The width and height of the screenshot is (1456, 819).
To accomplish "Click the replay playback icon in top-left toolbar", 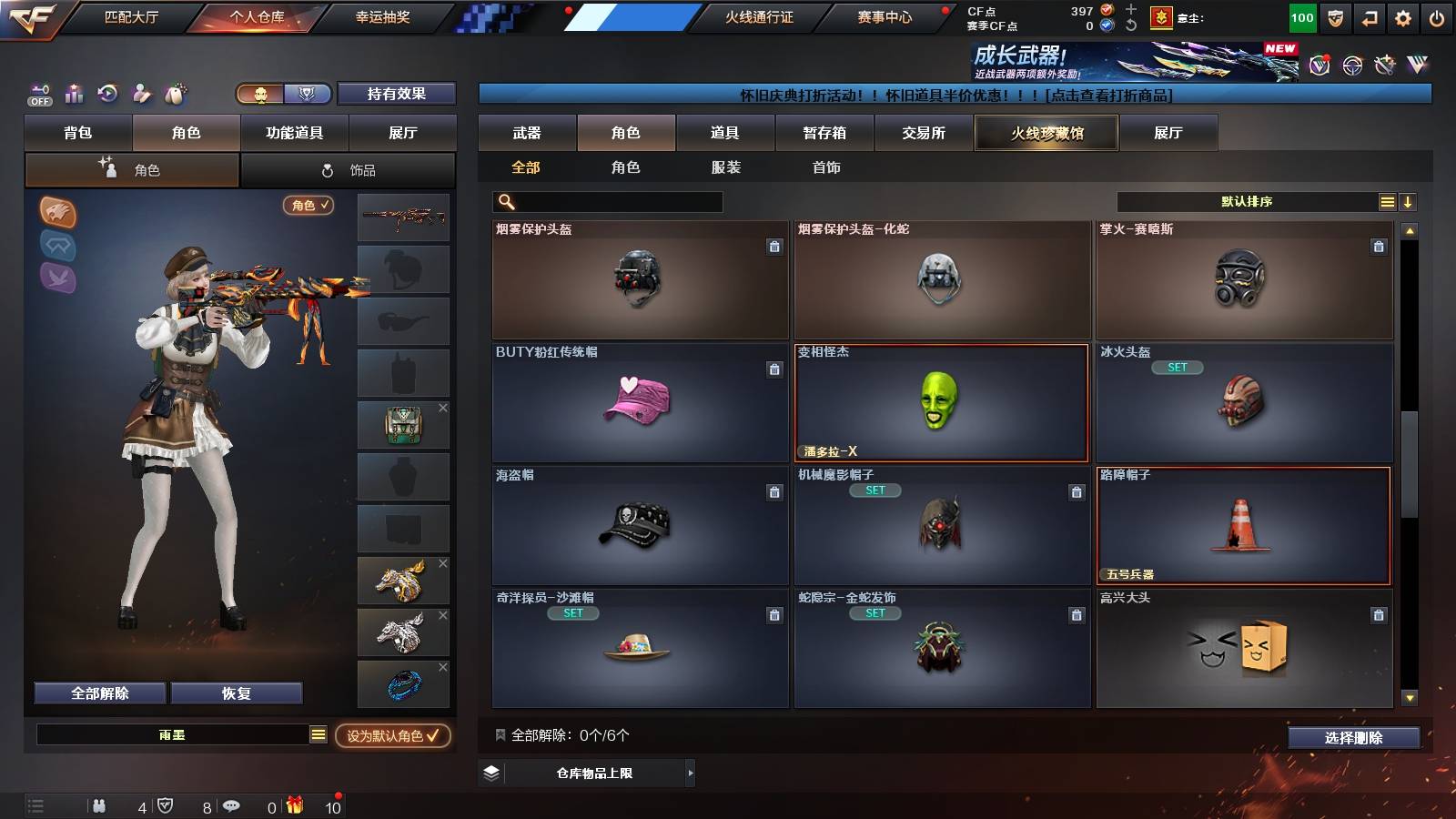I will pos(108,93).
